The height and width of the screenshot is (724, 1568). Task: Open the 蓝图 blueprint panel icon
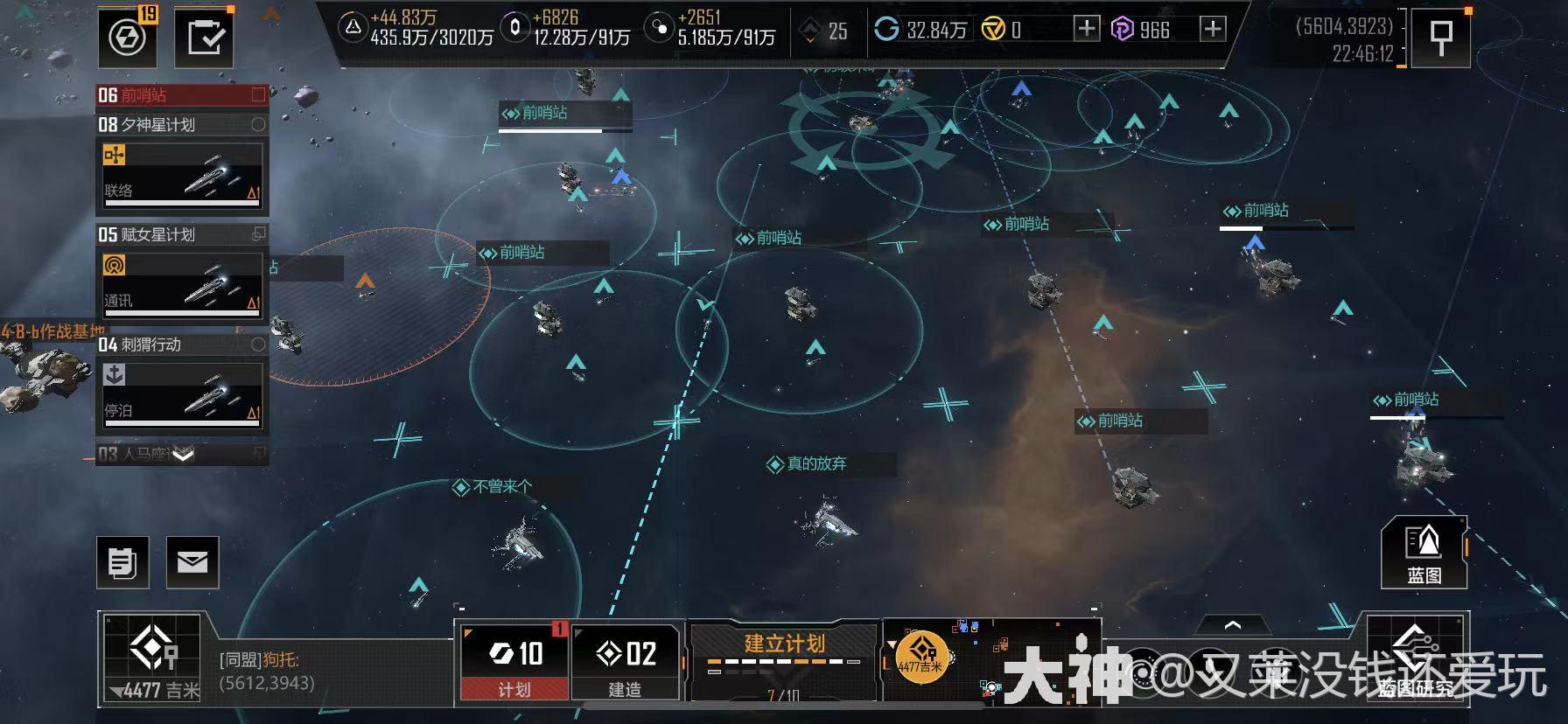[1425, 553]
